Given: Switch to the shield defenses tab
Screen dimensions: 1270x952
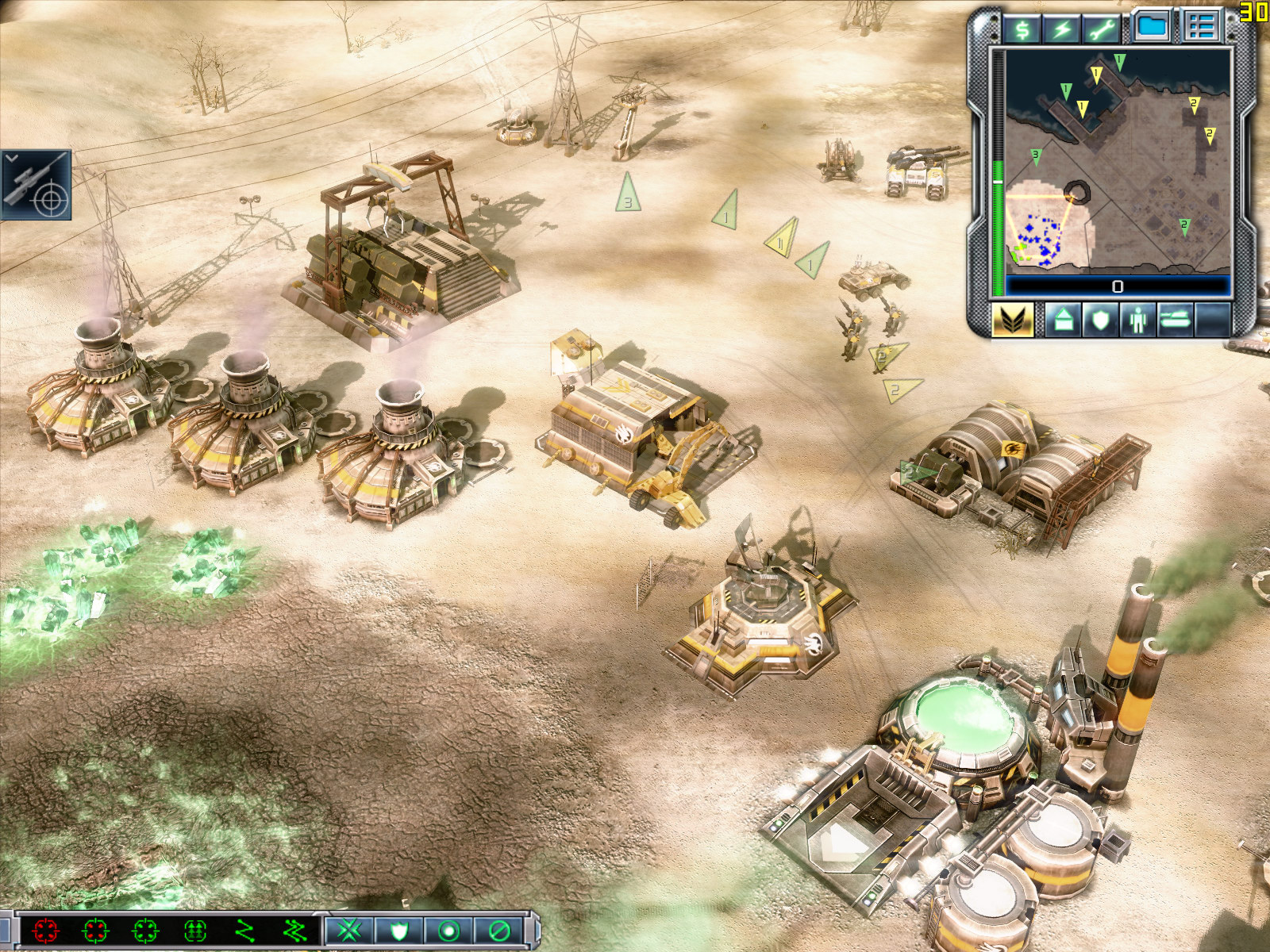Looking at the screenshot, I should [x=1100, y=321].
